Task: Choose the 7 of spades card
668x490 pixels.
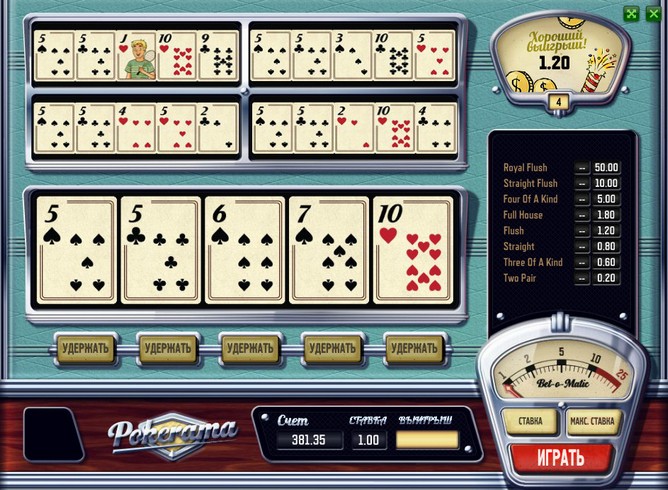Action: (x=328, y=250)
